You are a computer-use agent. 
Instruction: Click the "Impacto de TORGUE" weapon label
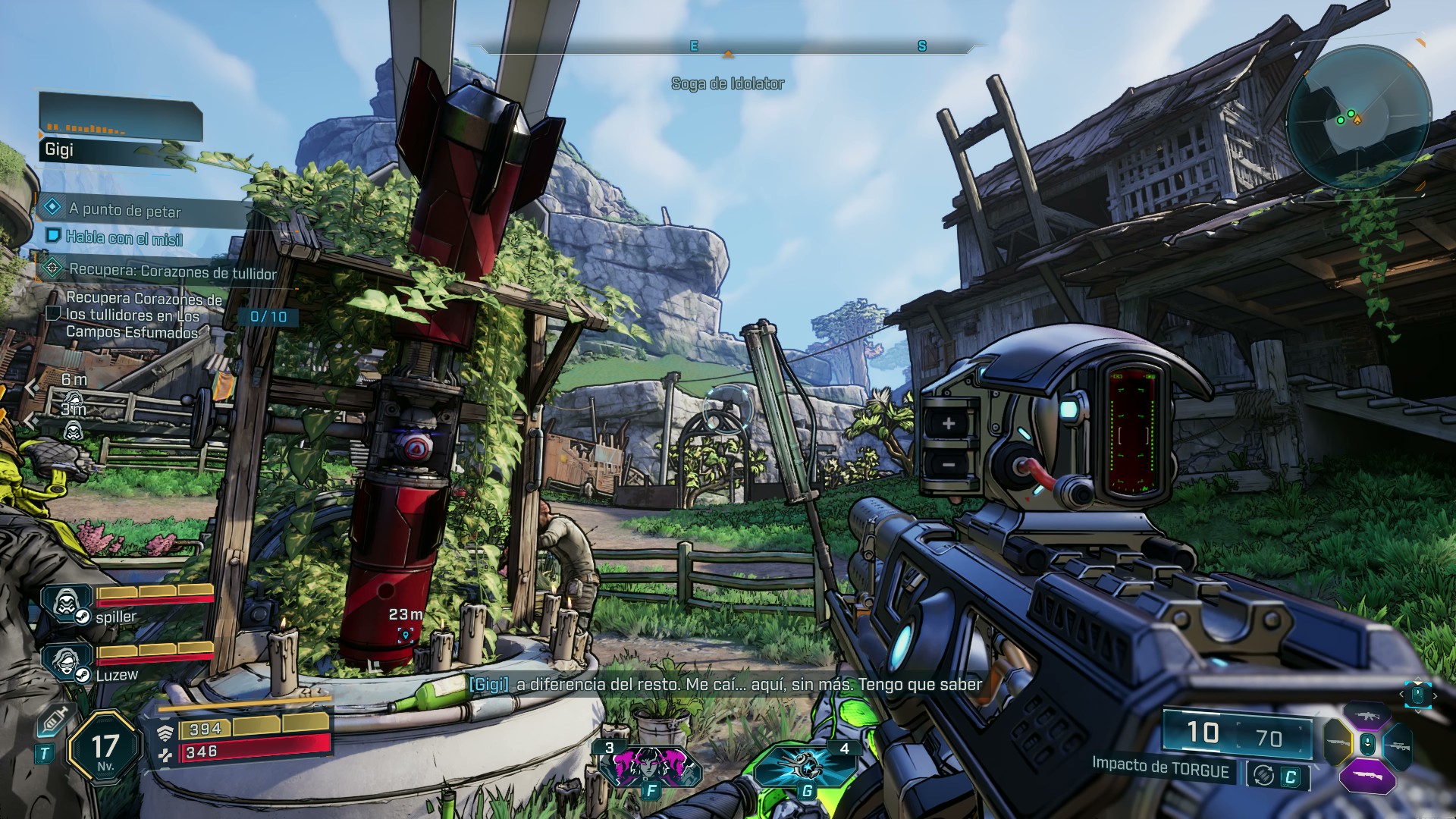coord(1160,767)
